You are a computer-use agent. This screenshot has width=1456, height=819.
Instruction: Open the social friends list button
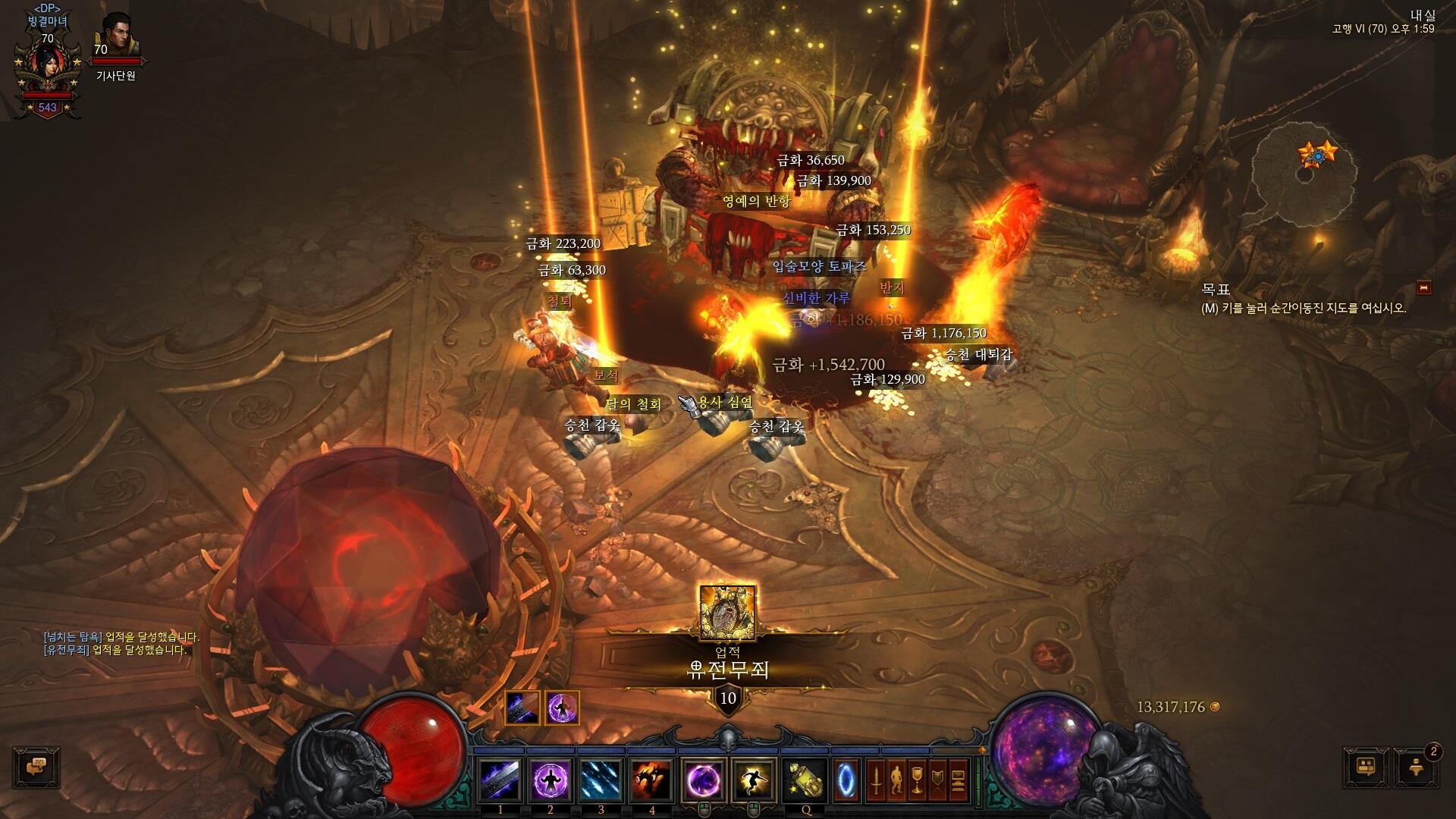[1366, 767]
